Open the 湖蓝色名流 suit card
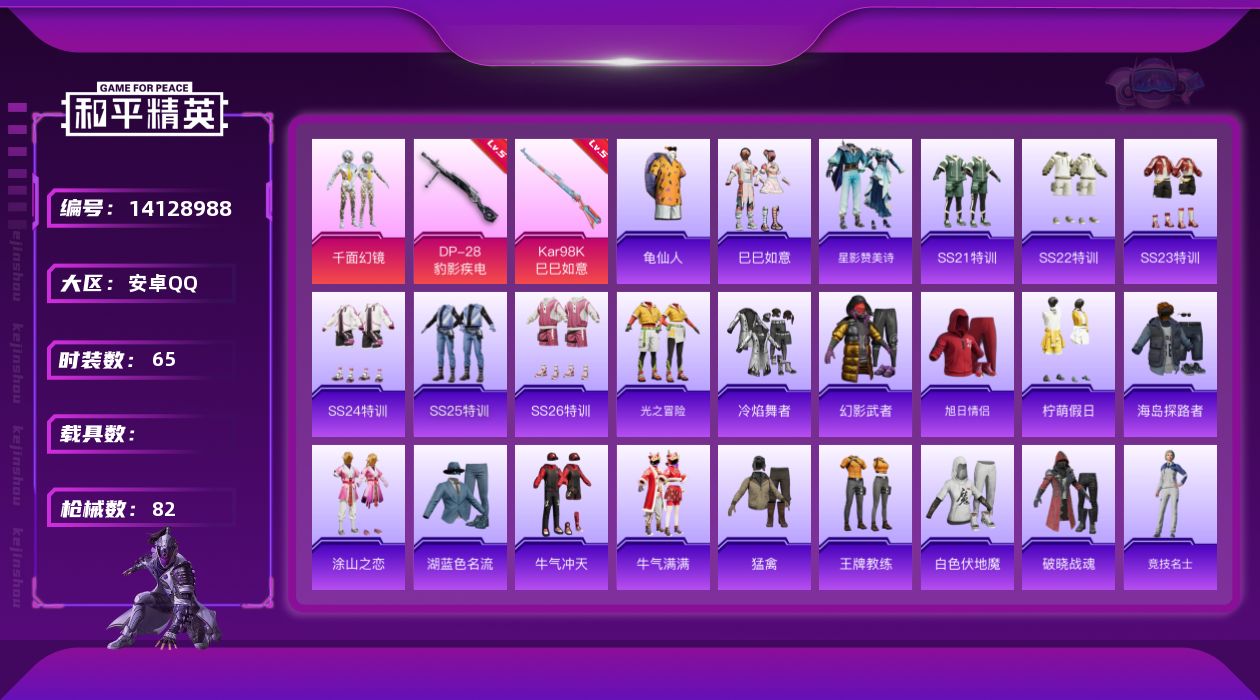The width and height of the screenshot is (1260, 700). 460,517
